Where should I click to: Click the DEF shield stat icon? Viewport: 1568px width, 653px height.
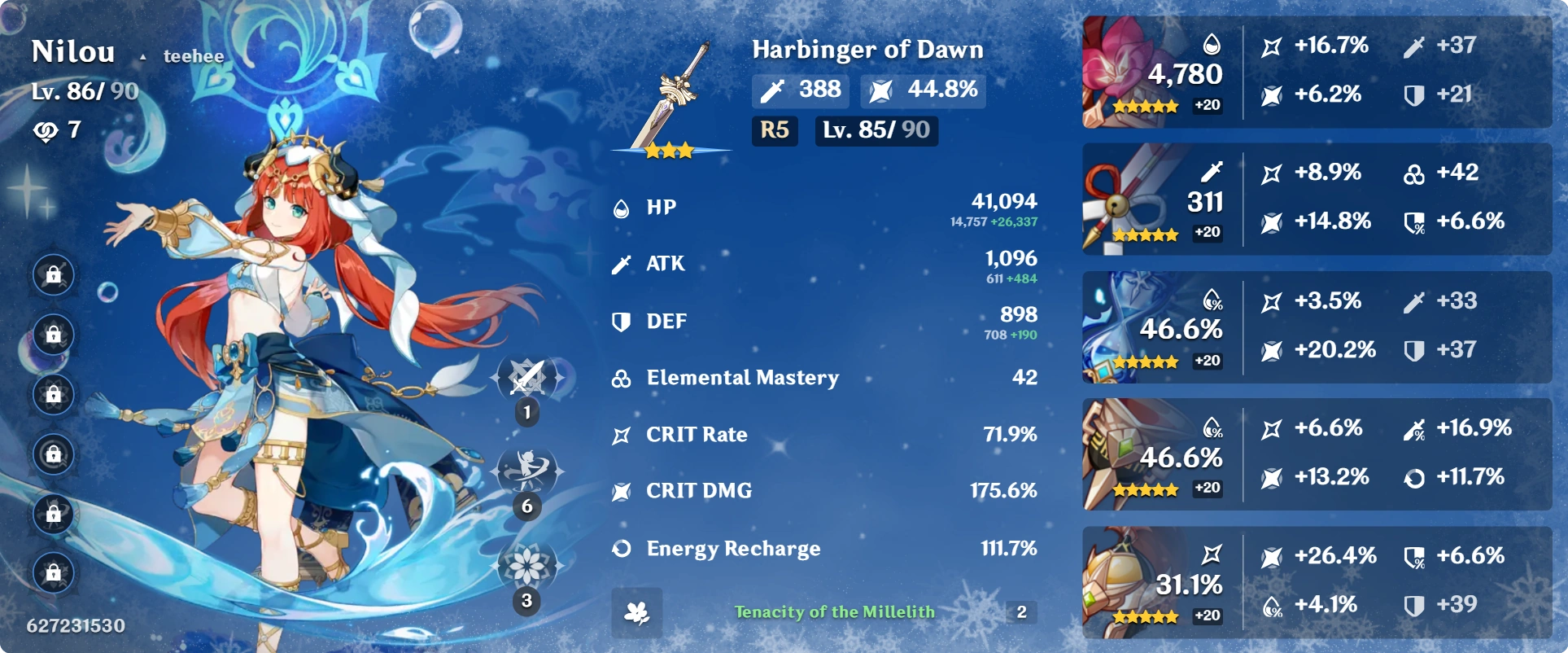click(620, 321)
